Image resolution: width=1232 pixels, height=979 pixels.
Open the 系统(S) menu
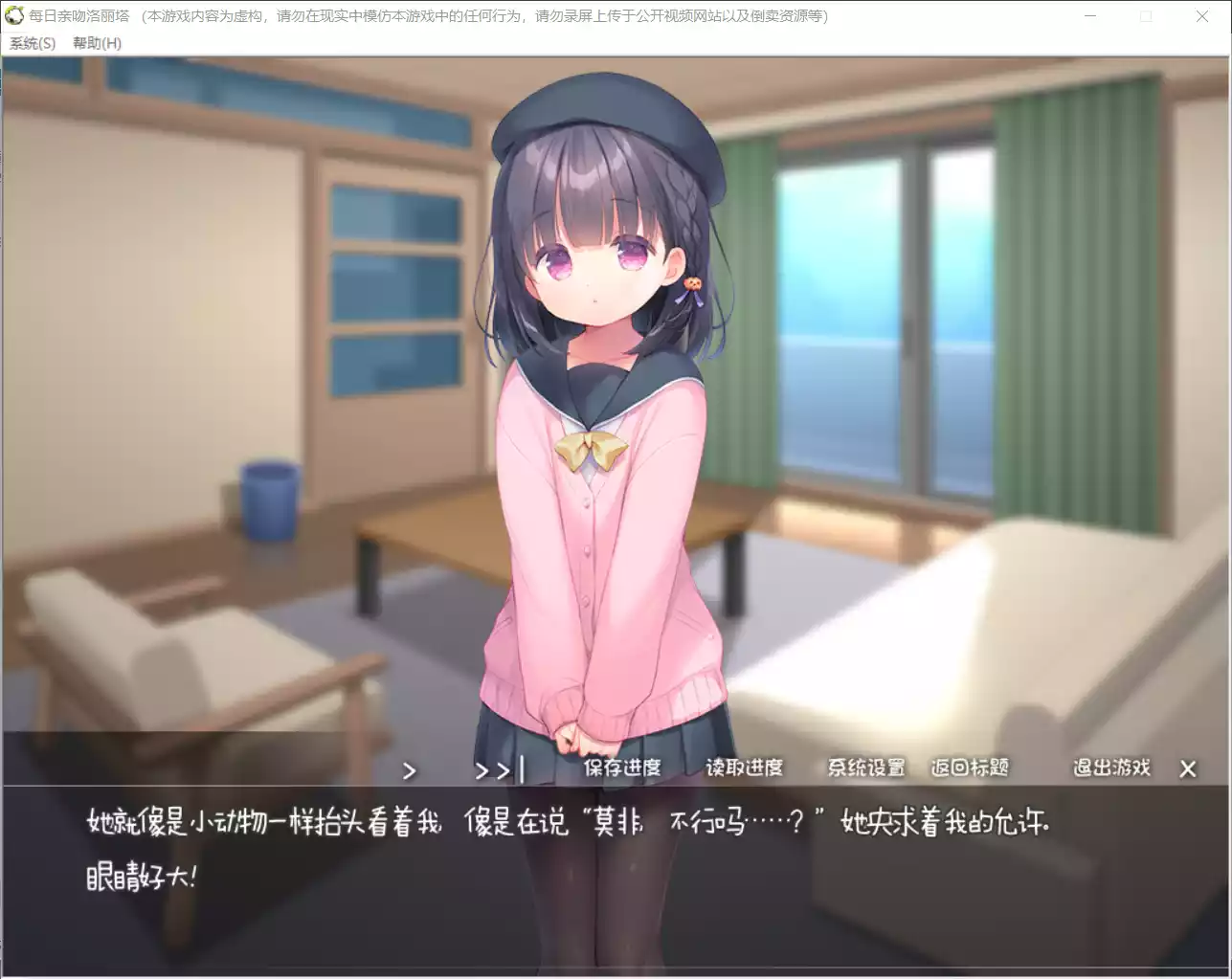(30, 43)
